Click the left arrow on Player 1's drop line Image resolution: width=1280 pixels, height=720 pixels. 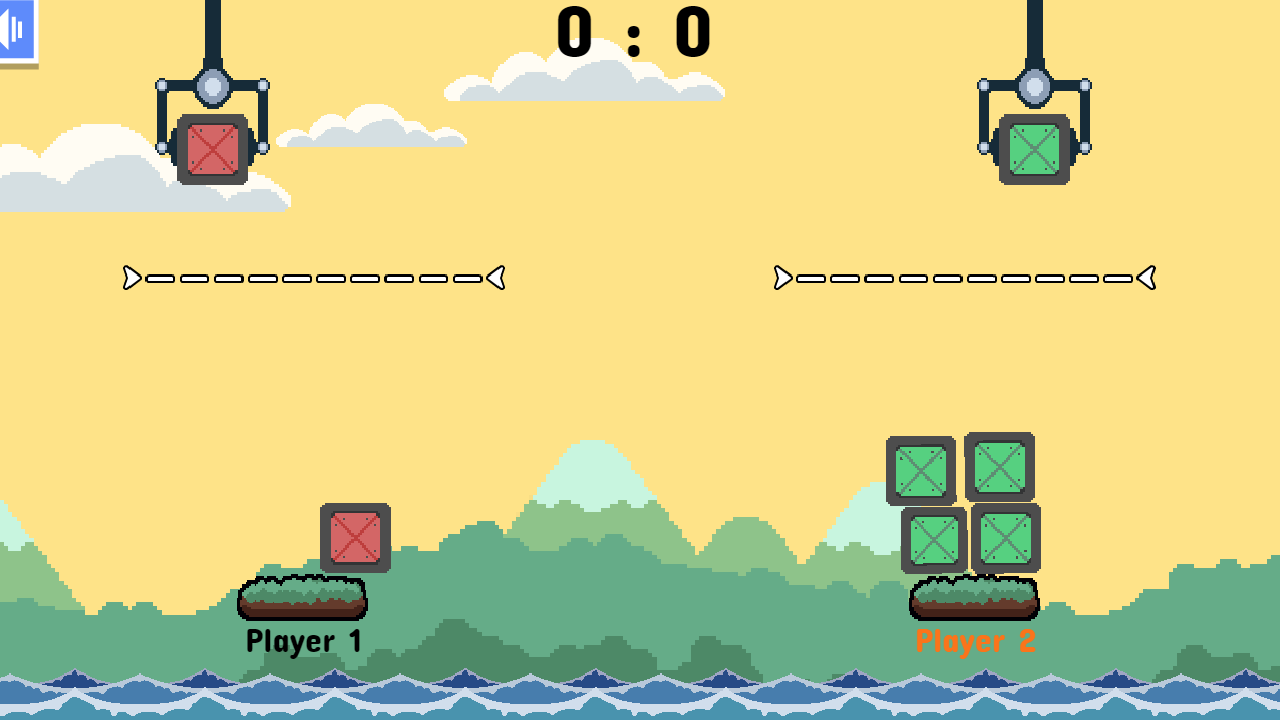(131, 278)
